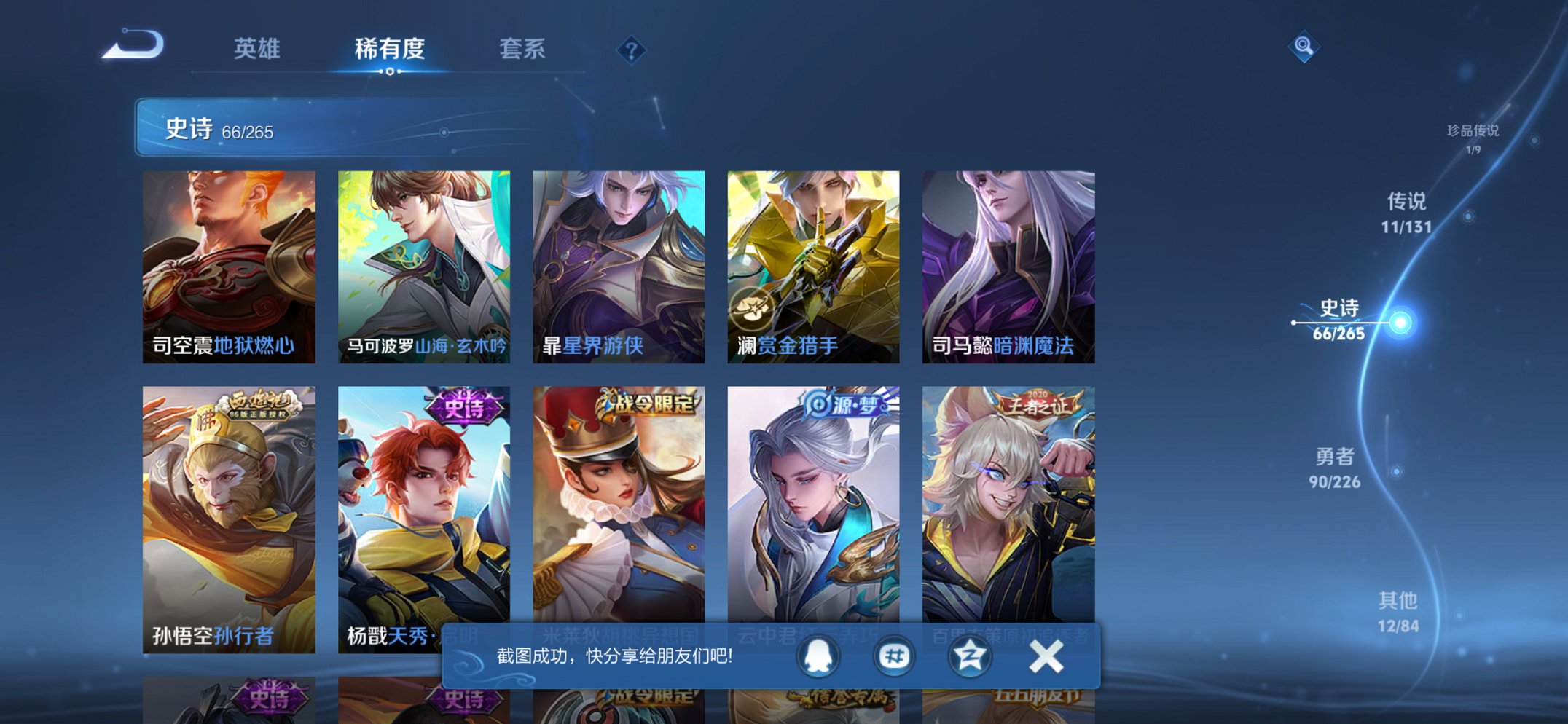The height and width of the screenshot is (724, 1568).
Task: Tap the hashtag share icon in the prompt
Action: tap(895, 658)
